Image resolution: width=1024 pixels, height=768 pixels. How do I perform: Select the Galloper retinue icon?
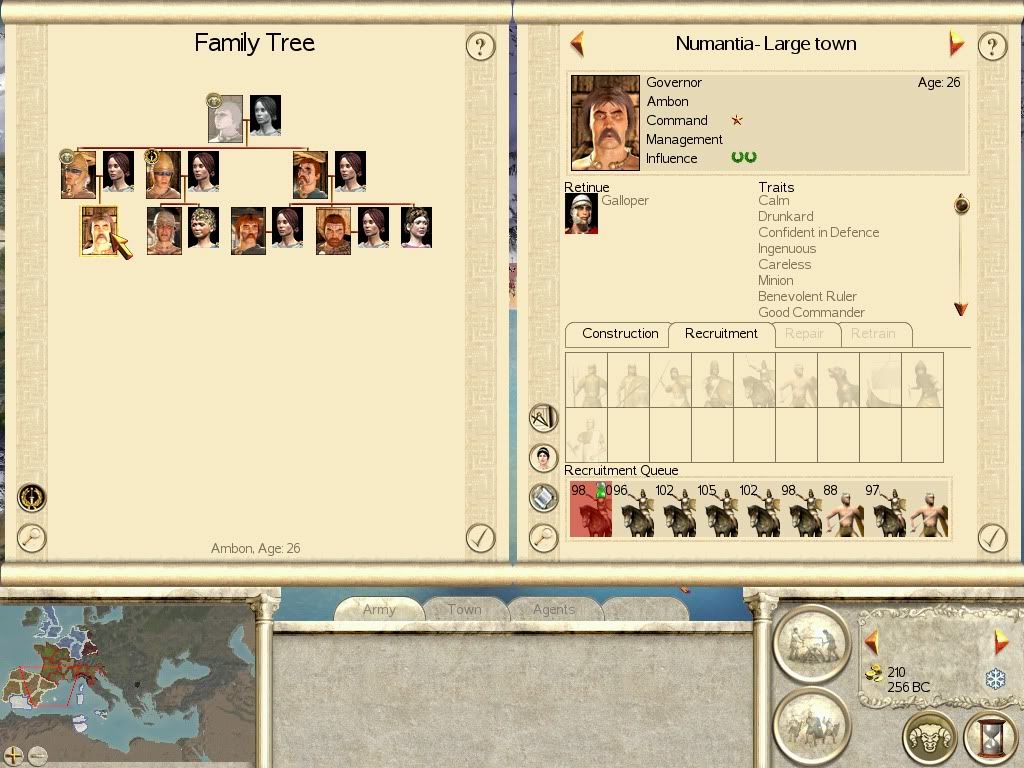[x=581, y=213]
